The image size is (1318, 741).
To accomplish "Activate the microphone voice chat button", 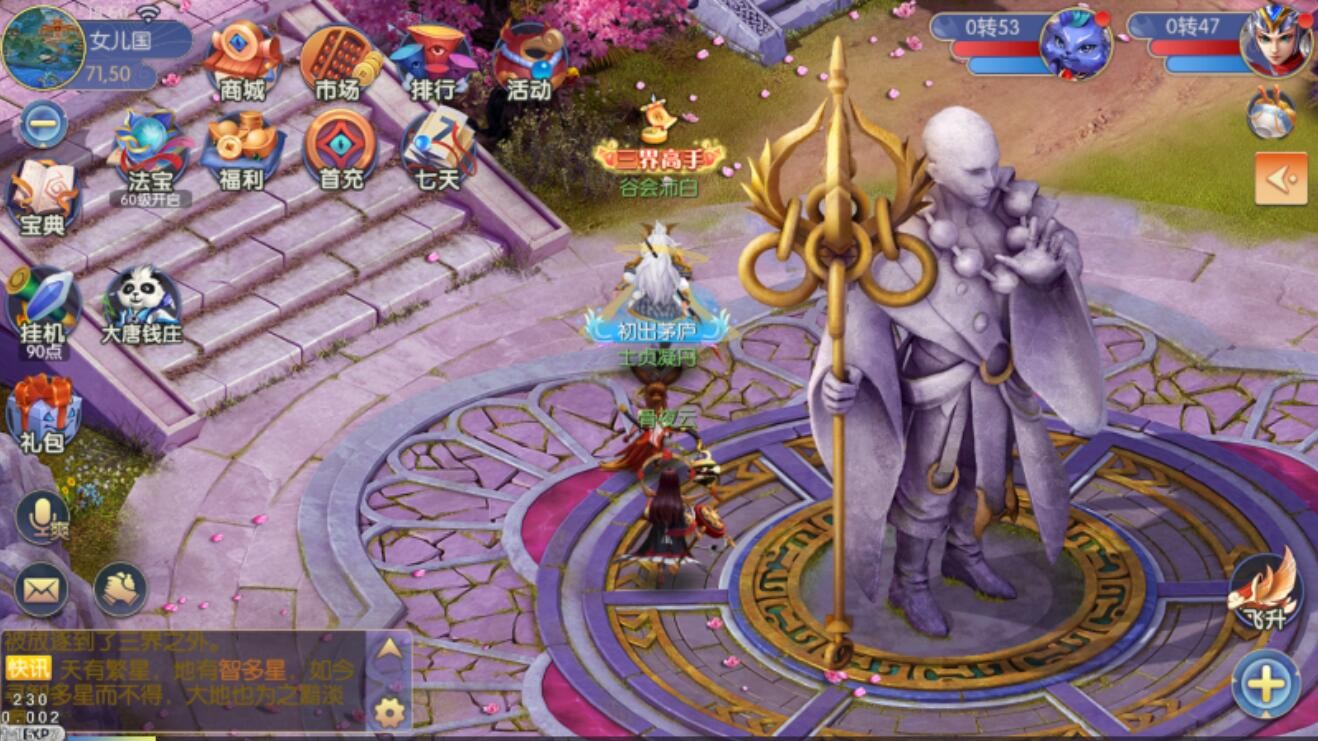I will [x=42, y=516].
